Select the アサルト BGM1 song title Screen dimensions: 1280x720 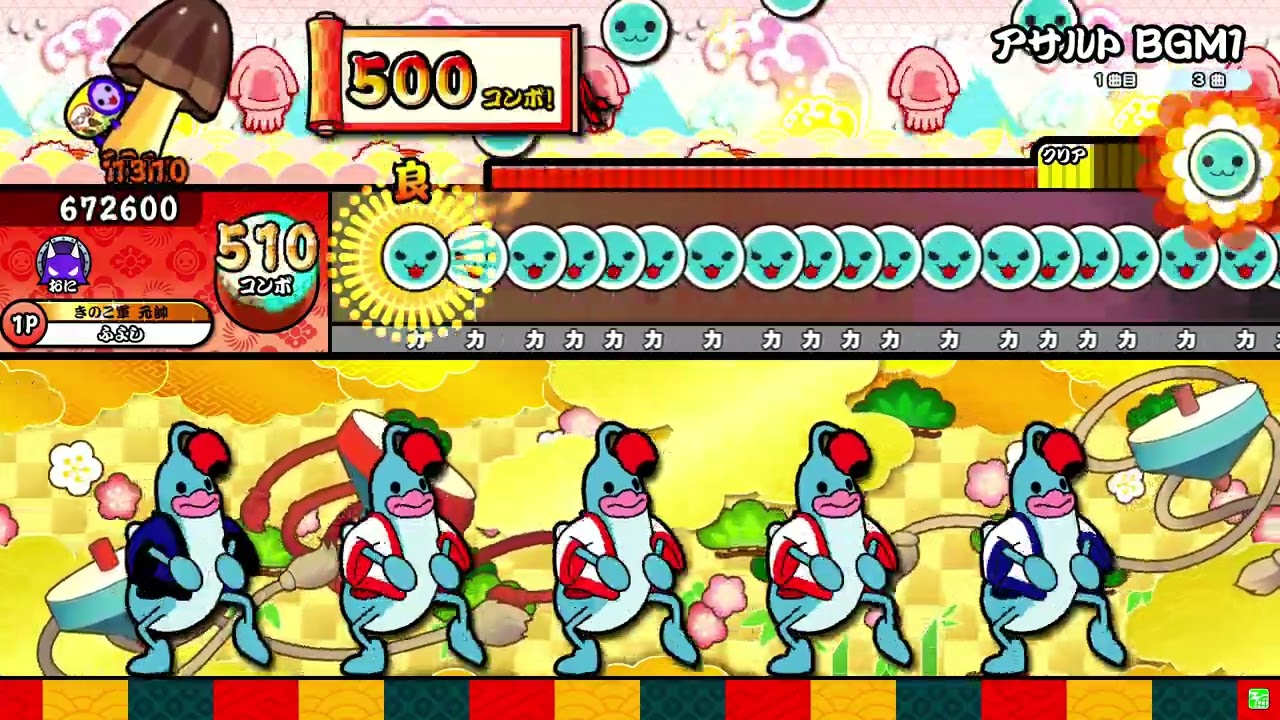coord(1115,42)
